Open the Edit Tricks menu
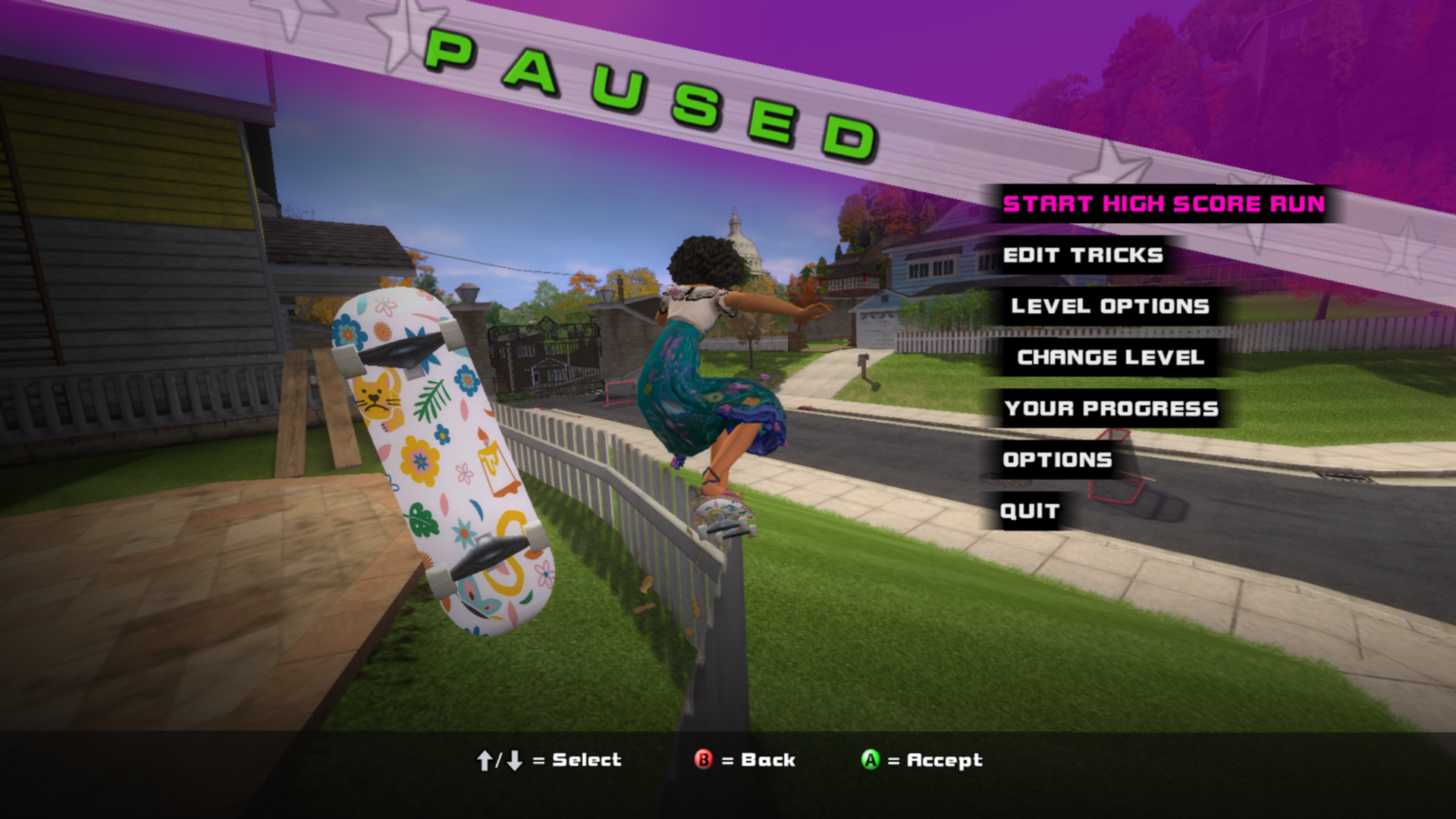 click(x=1082, y=256)
